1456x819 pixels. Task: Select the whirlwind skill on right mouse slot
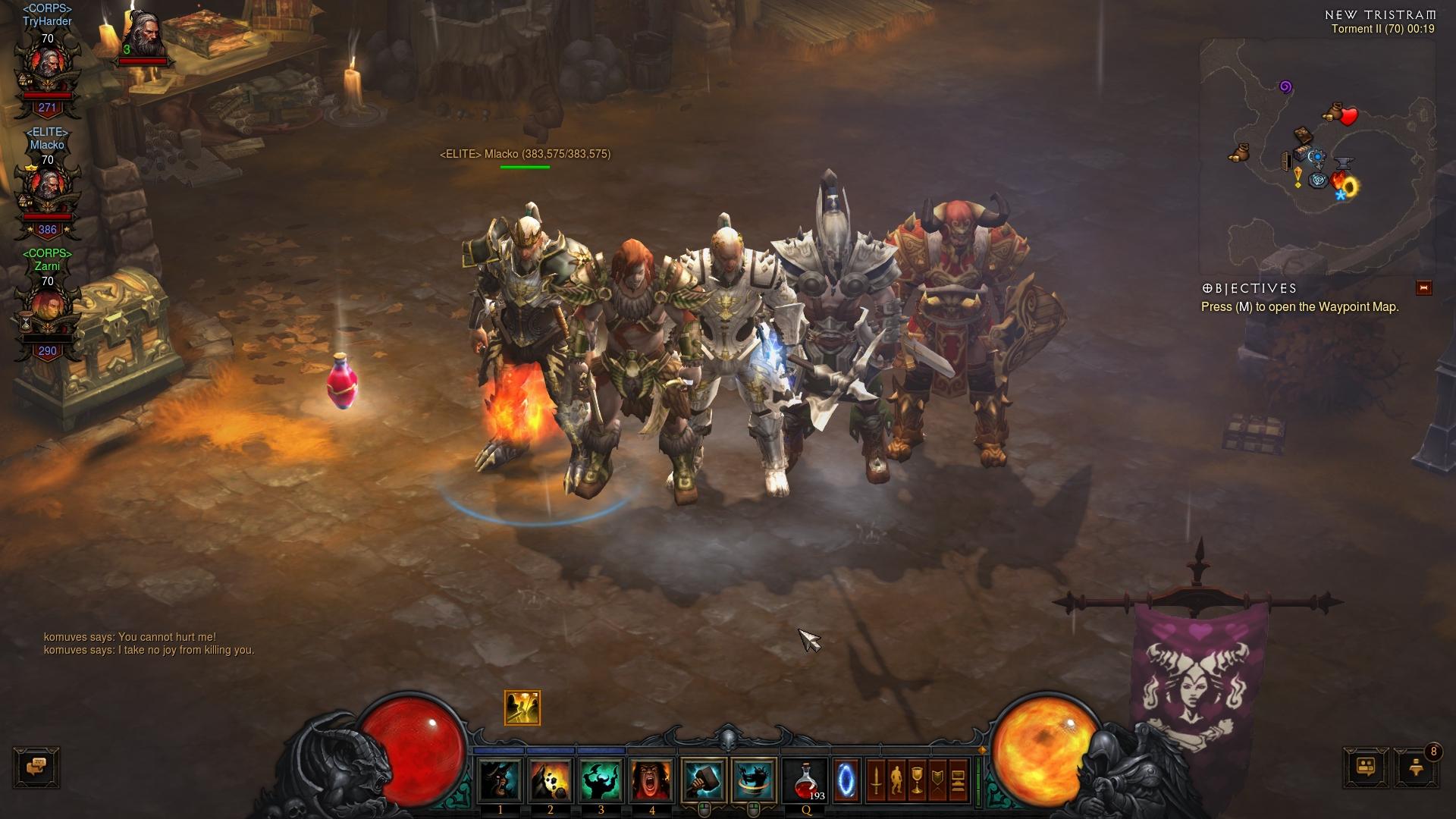pos(754,781)
